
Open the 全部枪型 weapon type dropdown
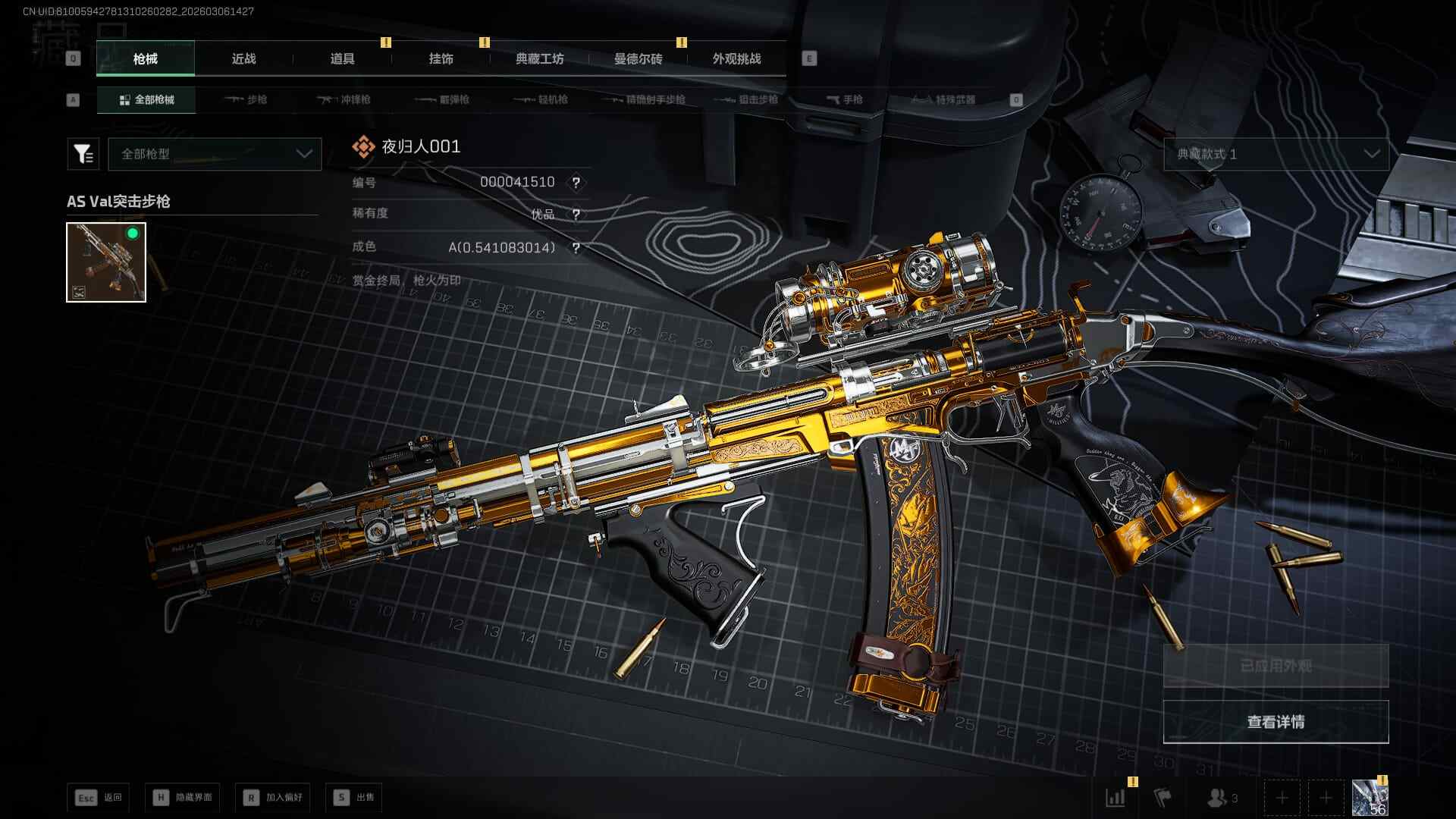215,154
